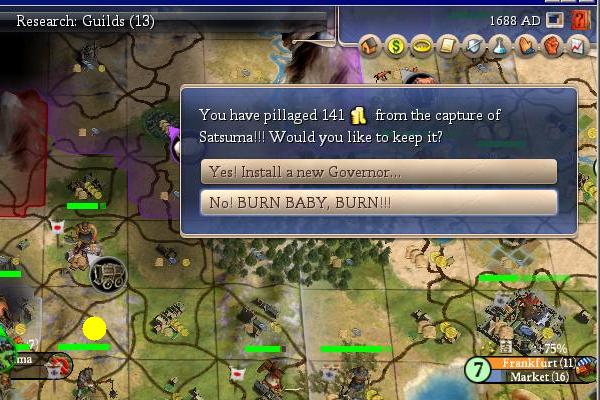The width and height of the screenshot is (600, 400).
Task: Click the monitor icon beside the date
Action: (556, 20)
